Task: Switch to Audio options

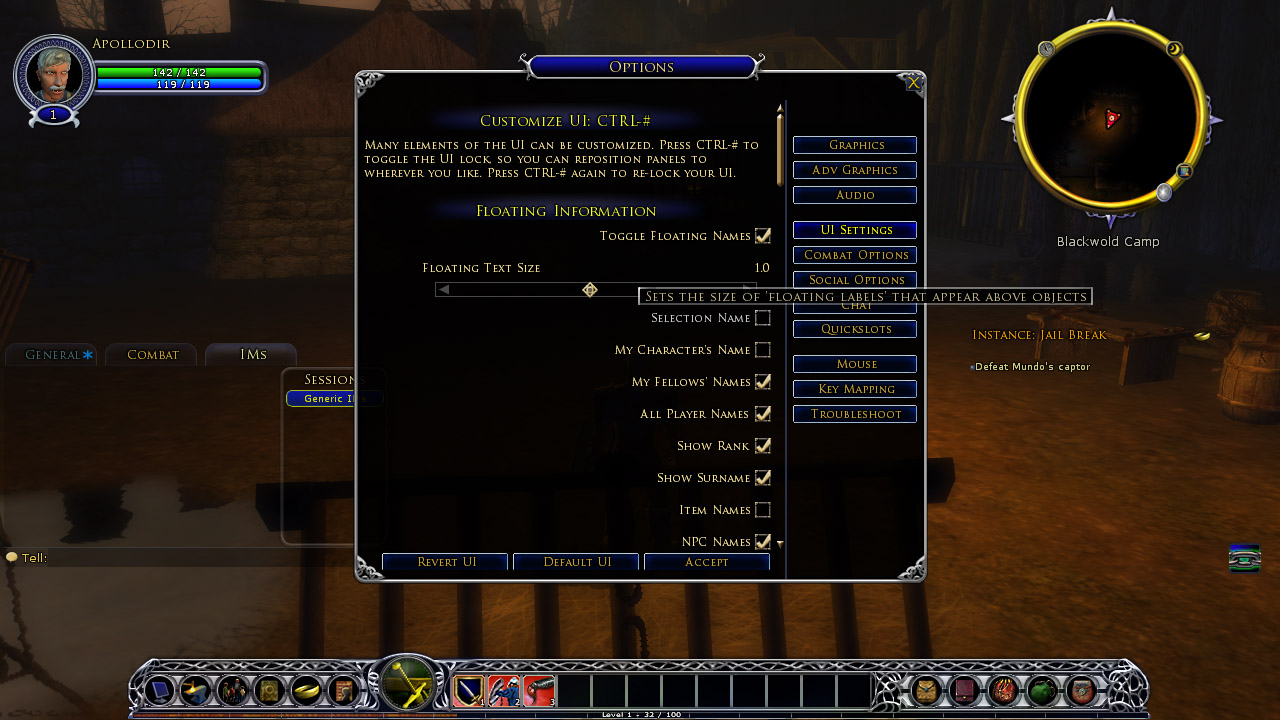Action: coord(855,195)
